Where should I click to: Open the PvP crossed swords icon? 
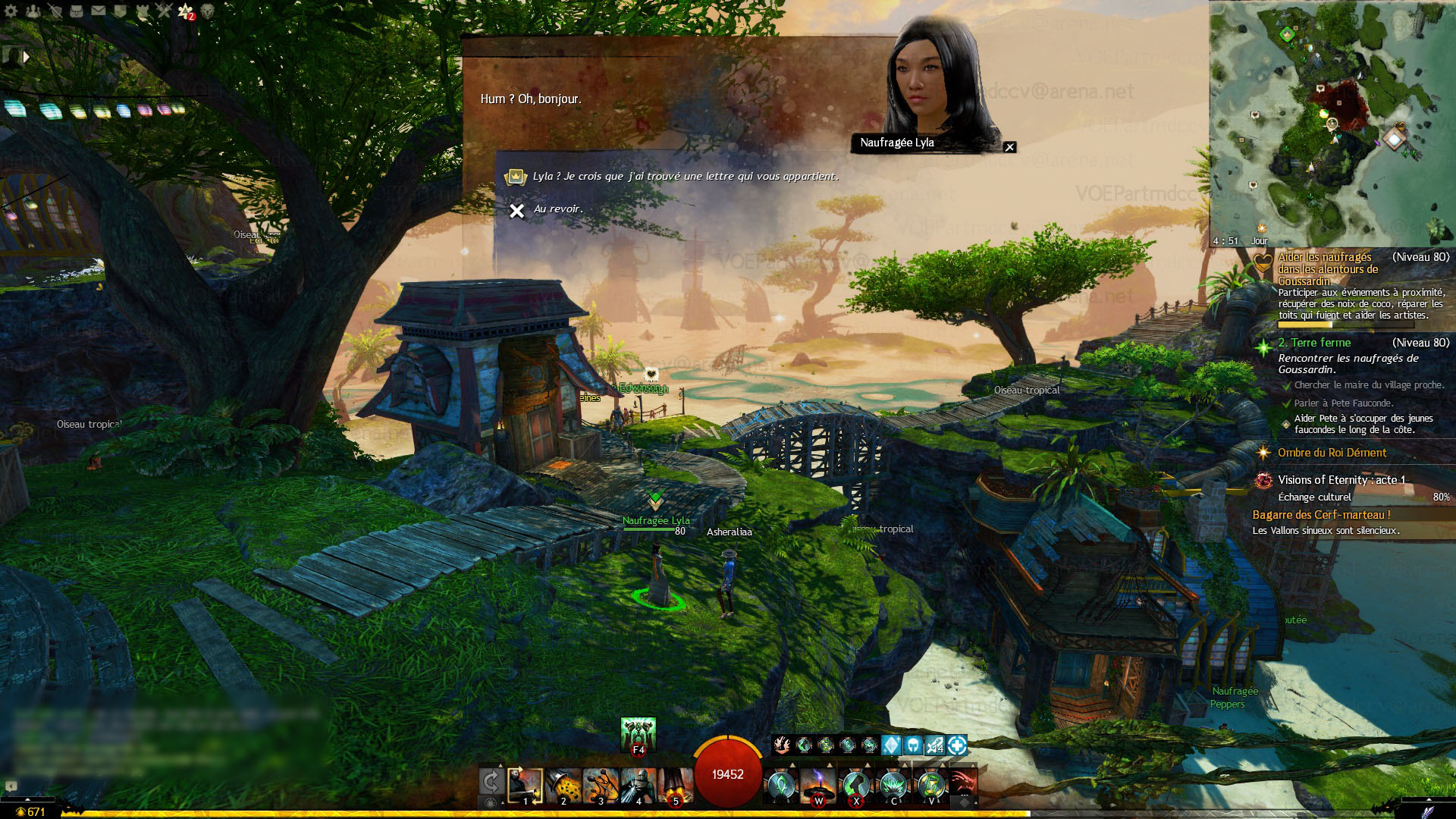pos(164,11)
